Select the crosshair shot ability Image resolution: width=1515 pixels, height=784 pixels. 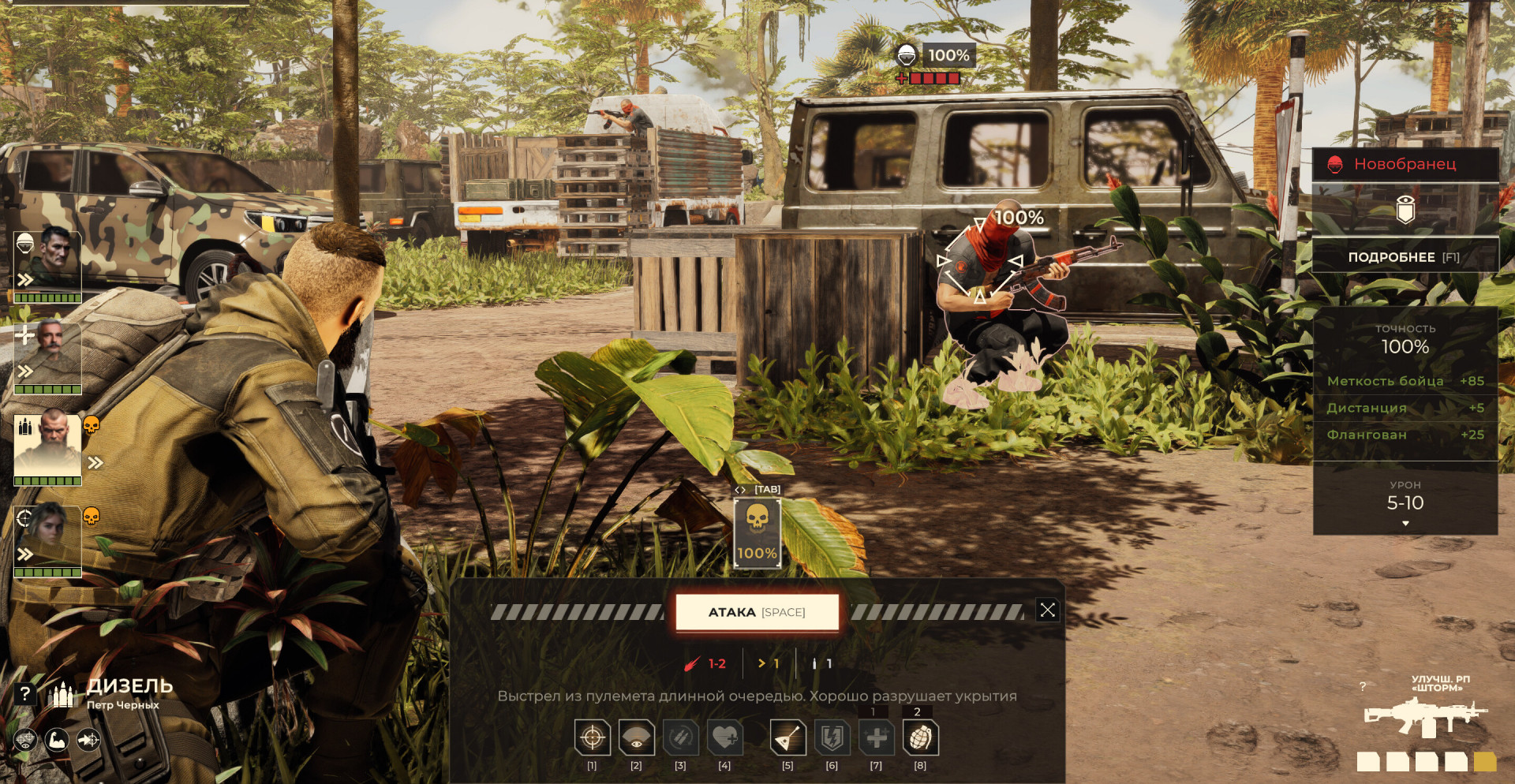click(x=592, y=738)
